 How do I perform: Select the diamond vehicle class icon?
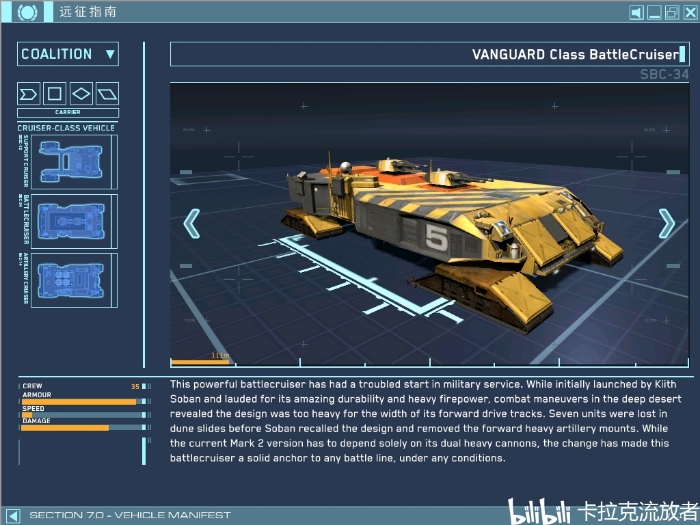(x=81, y=94)
